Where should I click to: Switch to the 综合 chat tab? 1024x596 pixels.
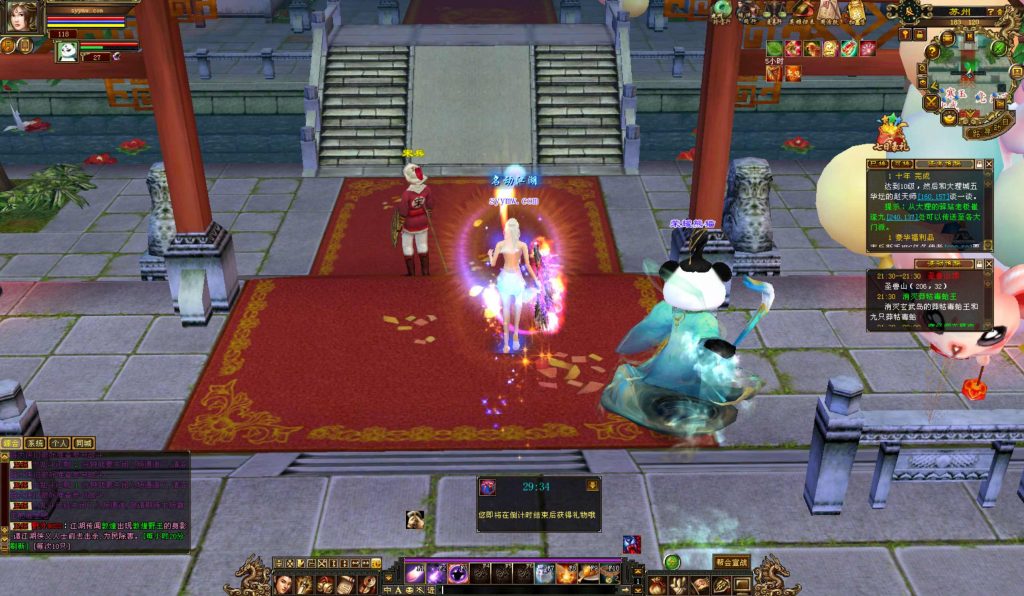click(12, 442)
